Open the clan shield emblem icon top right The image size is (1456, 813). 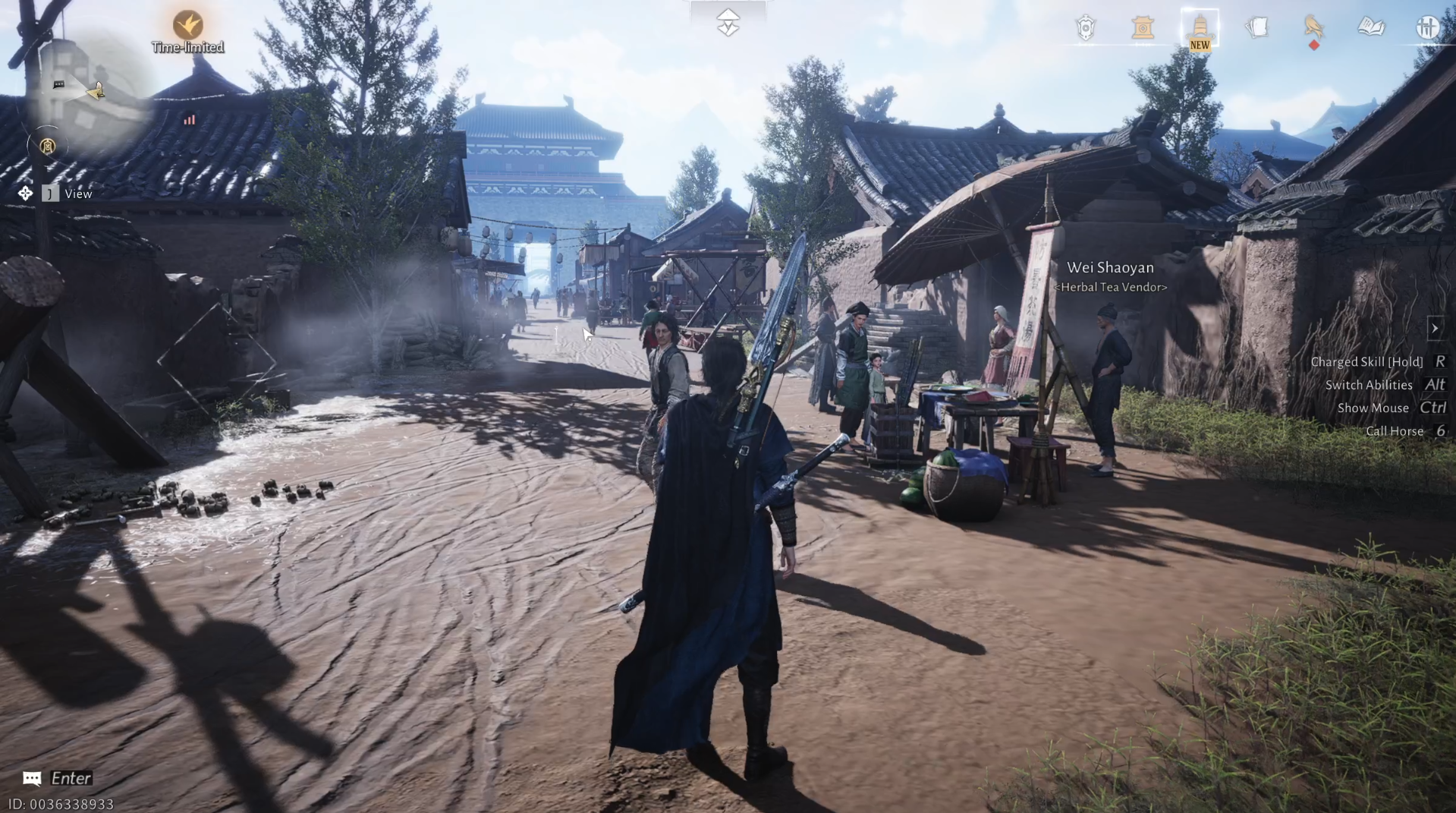(x=1086, y=27)
